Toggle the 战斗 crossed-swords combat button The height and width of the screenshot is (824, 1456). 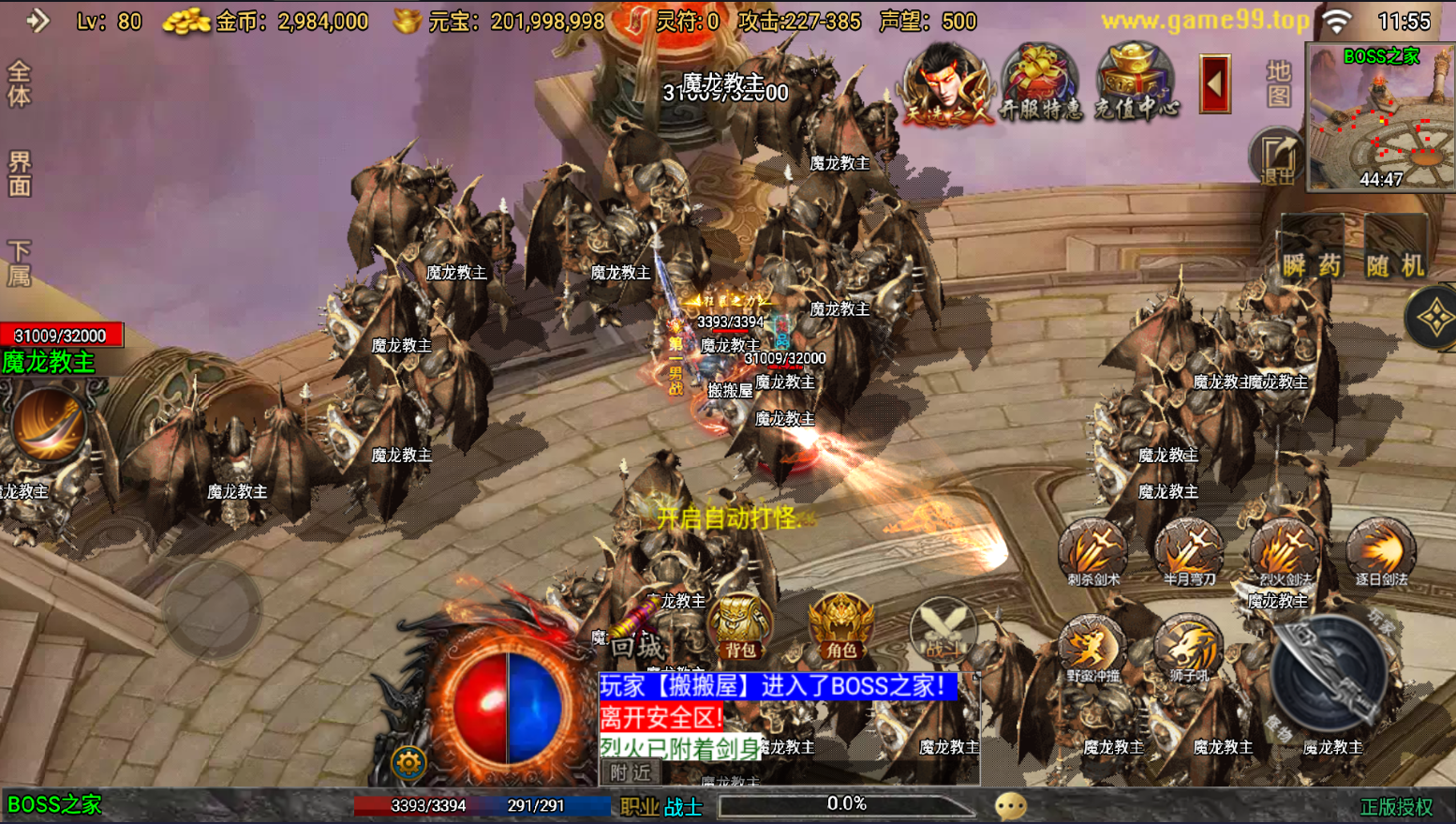pos(943,628)
